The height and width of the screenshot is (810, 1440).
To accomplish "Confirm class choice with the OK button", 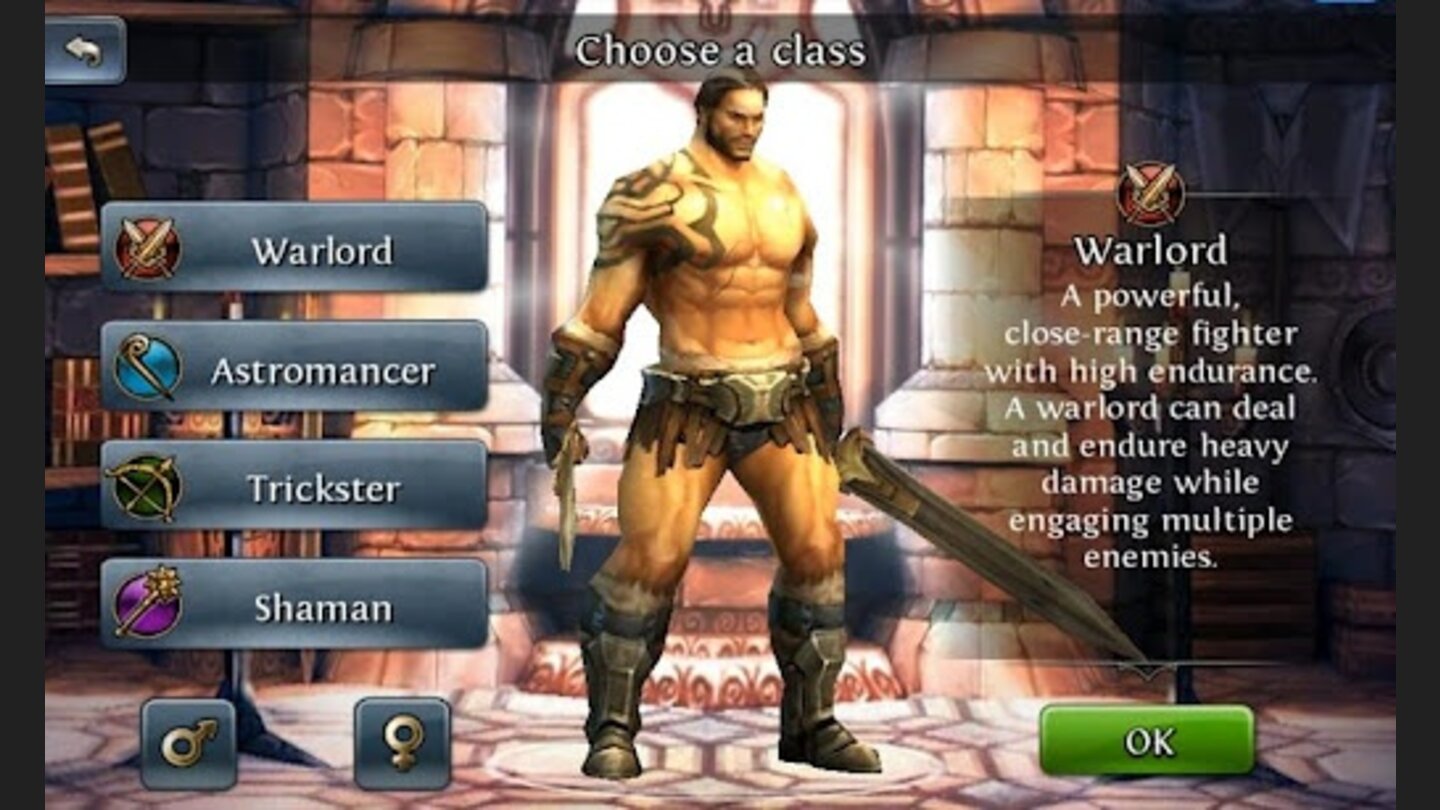I will pyautogui.click(x=1146, y=737).
